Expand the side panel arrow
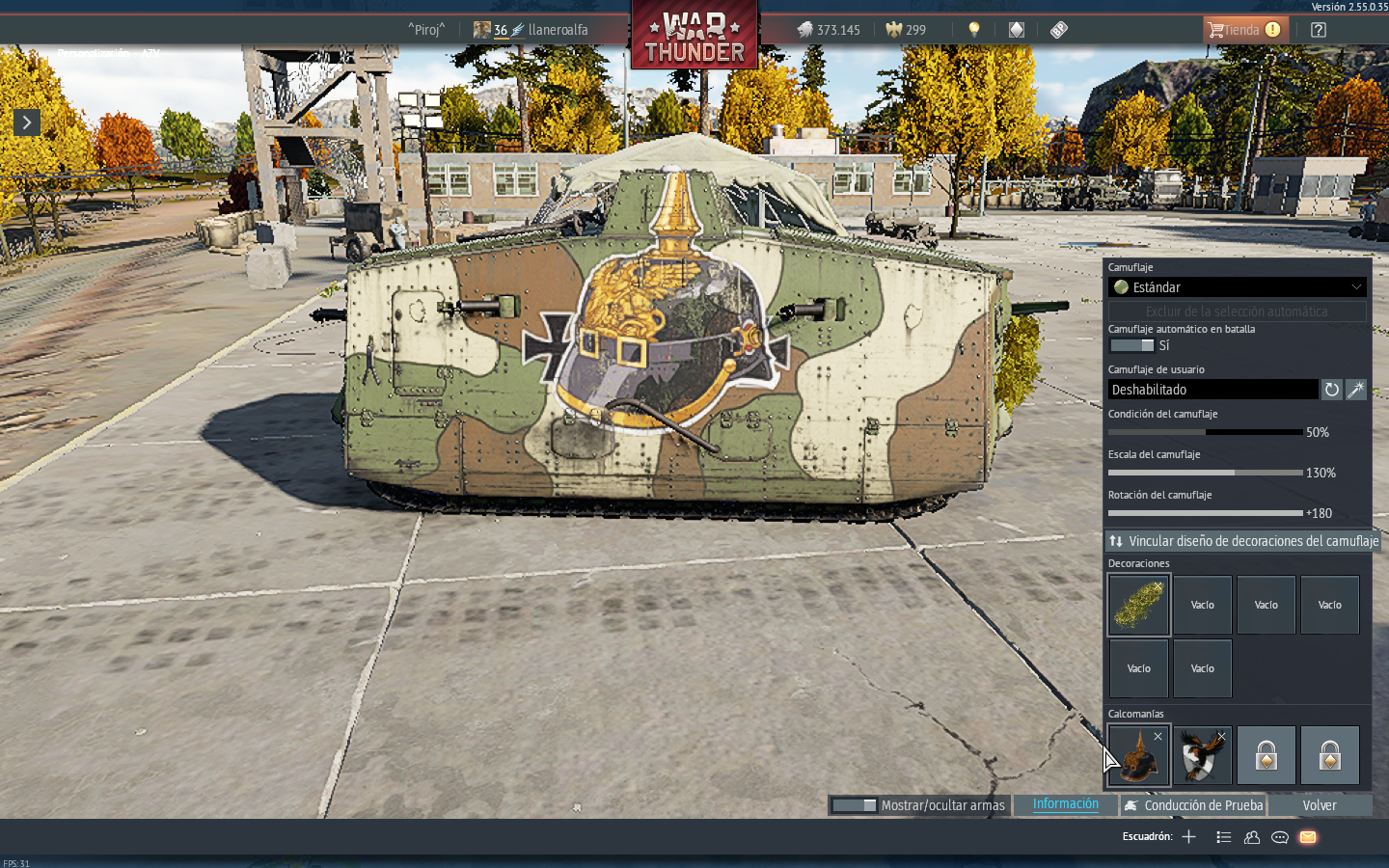 pyautogui.click(x=26, y=122)
